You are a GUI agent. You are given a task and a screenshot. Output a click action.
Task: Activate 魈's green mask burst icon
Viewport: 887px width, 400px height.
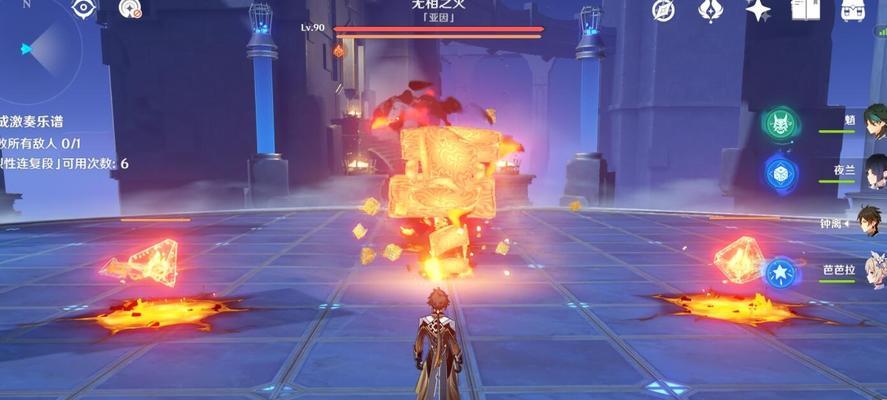coord(780,125)
